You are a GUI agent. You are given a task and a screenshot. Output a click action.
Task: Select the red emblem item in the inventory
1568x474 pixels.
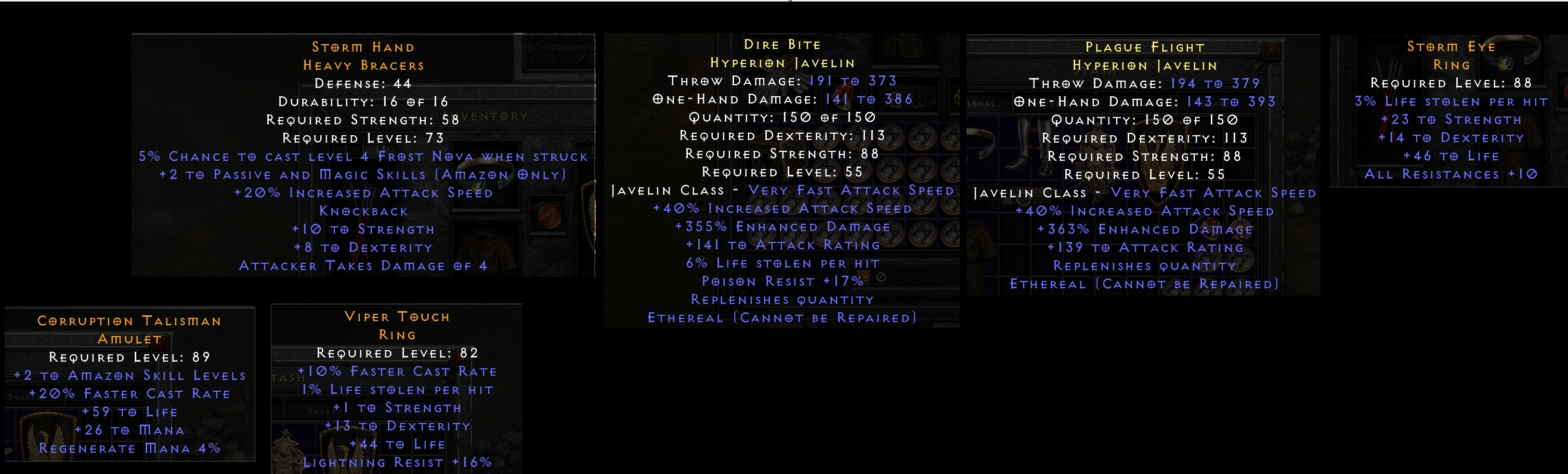pos(549,216)
